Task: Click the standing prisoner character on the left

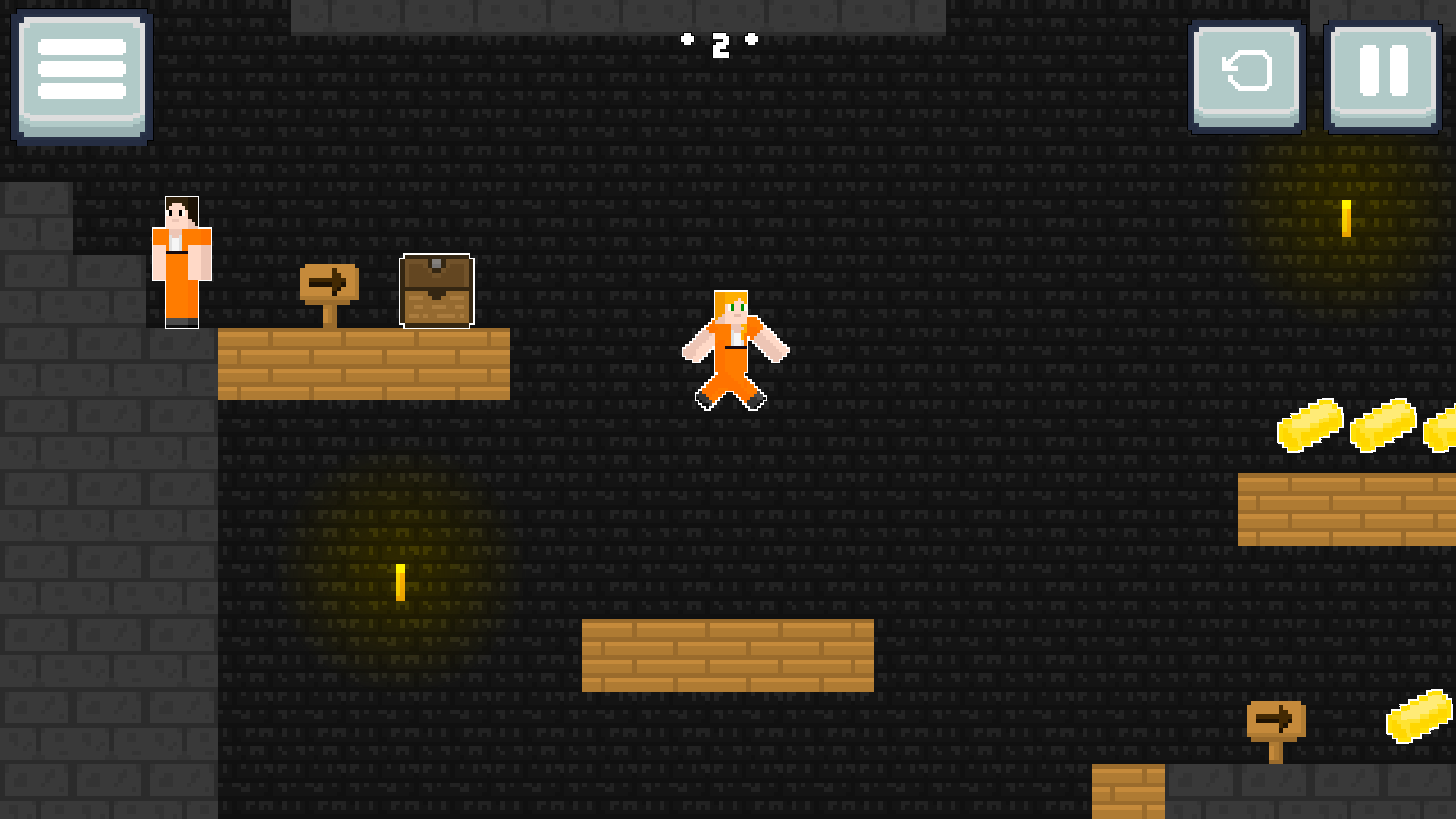Action: click(x=180, y=262)
